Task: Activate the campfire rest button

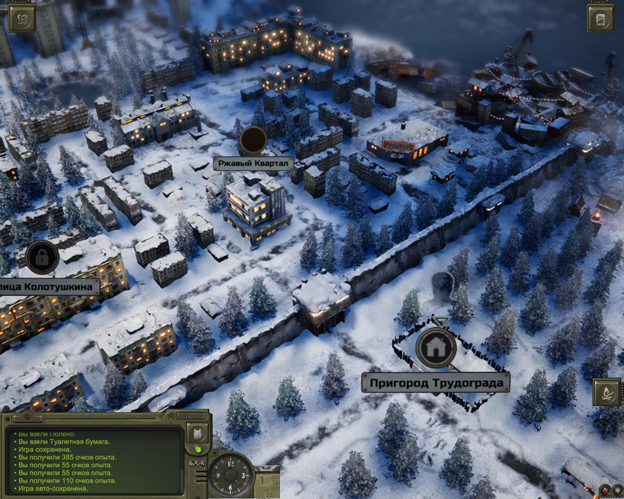Action: point(606,393)
